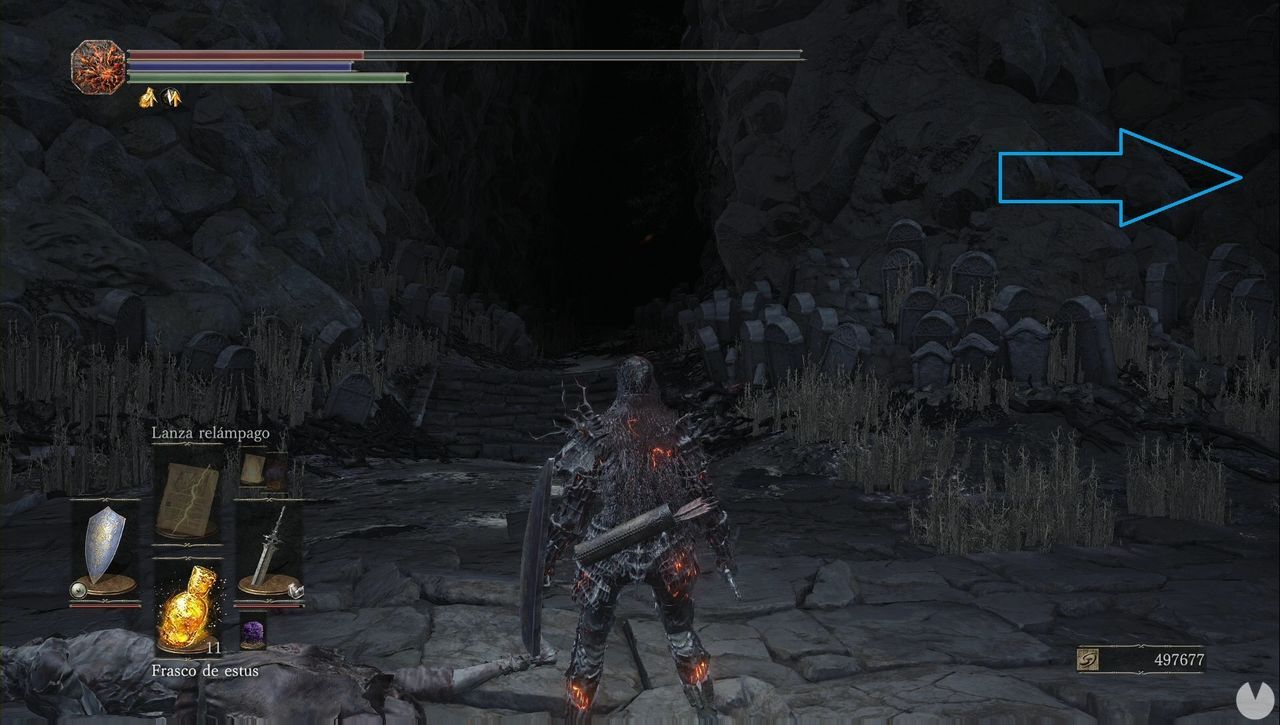Image resolution: width=1280 pixels, height=725 pixels.
Task: Click the Frasco de estus flask icon
Action: point(190,608)
